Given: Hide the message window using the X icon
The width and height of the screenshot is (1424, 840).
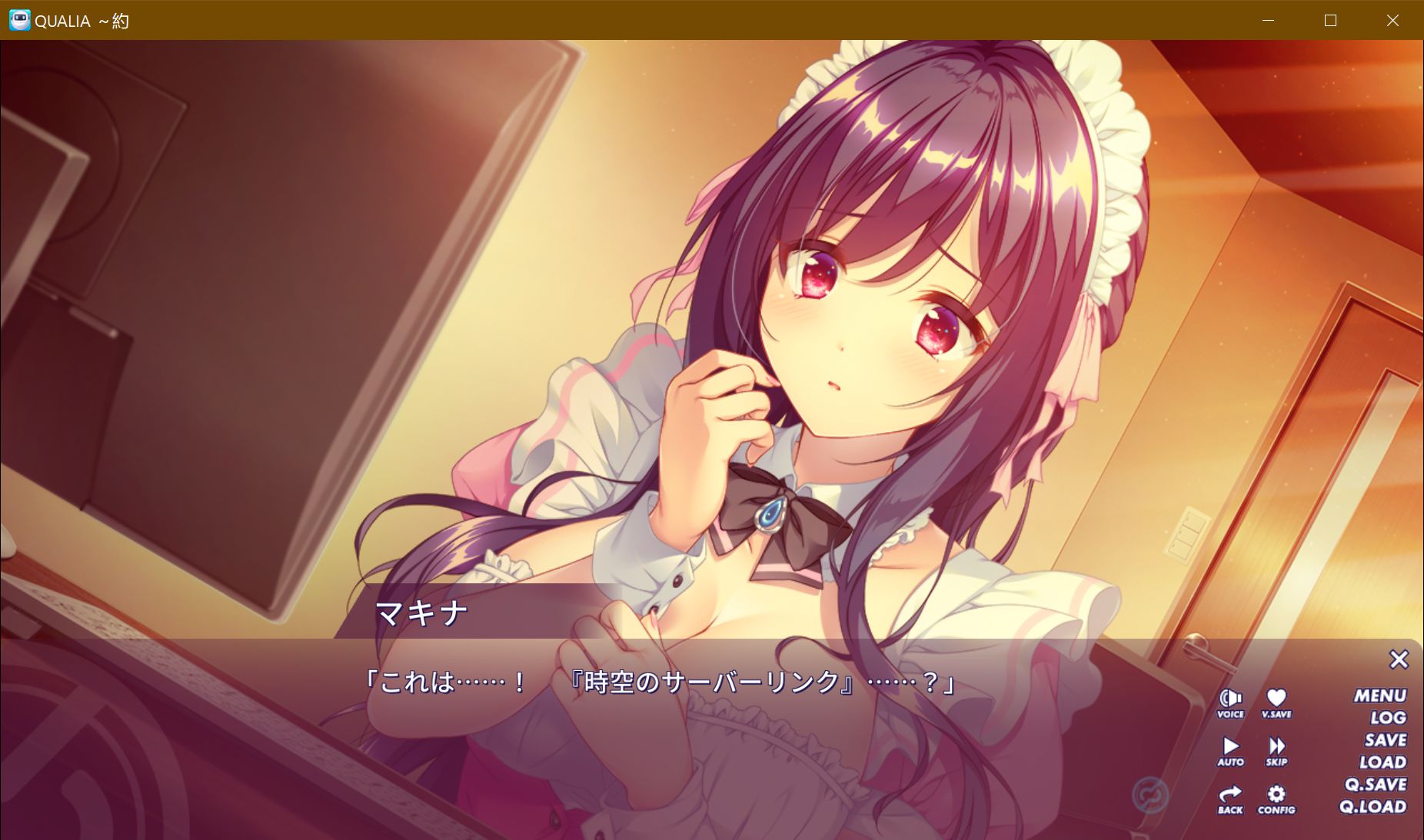Looking at the screenshot, I should [x=1399, y=659].
